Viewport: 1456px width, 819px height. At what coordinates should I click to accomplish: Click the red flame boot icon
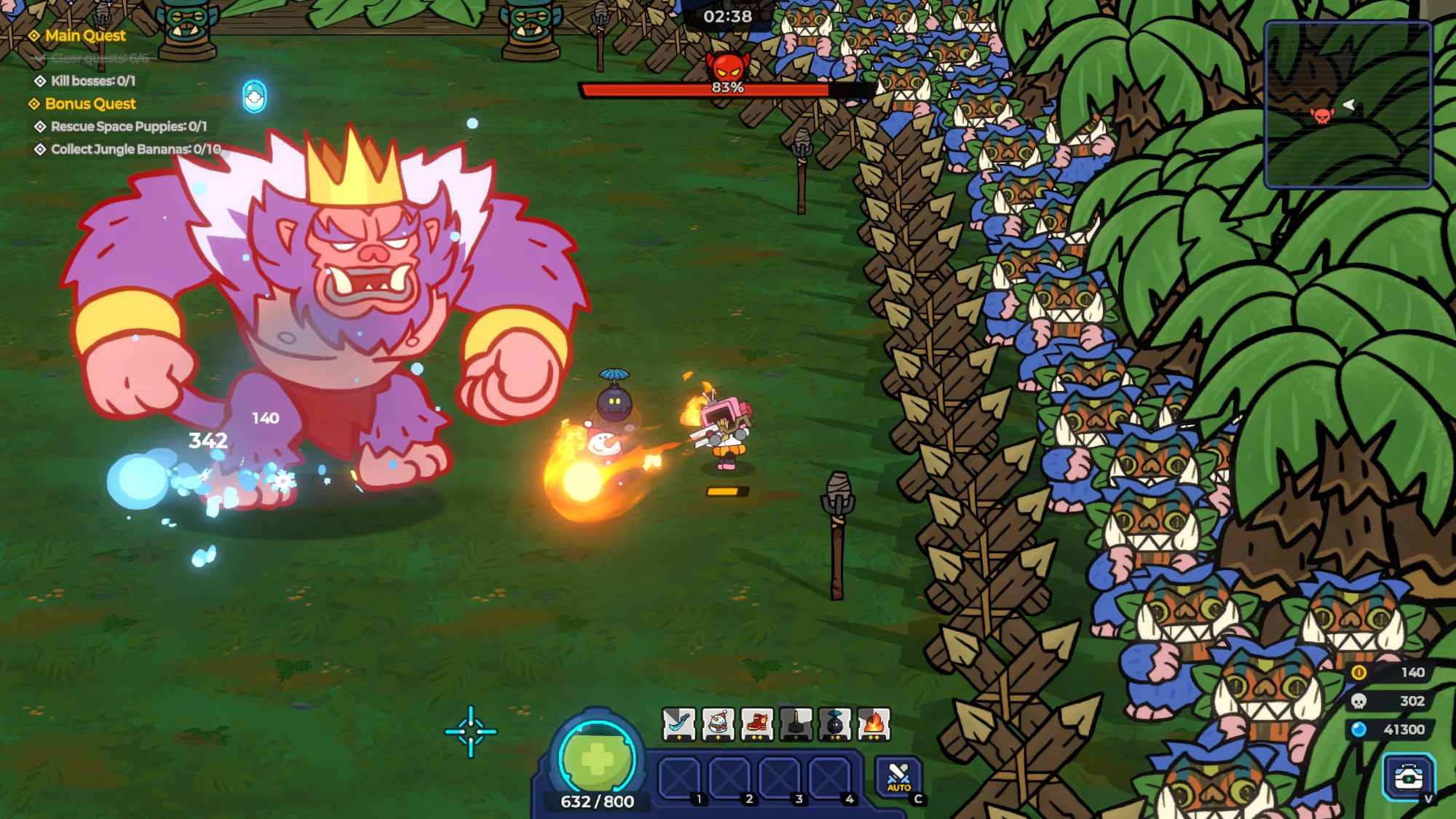tap(757, 724)
